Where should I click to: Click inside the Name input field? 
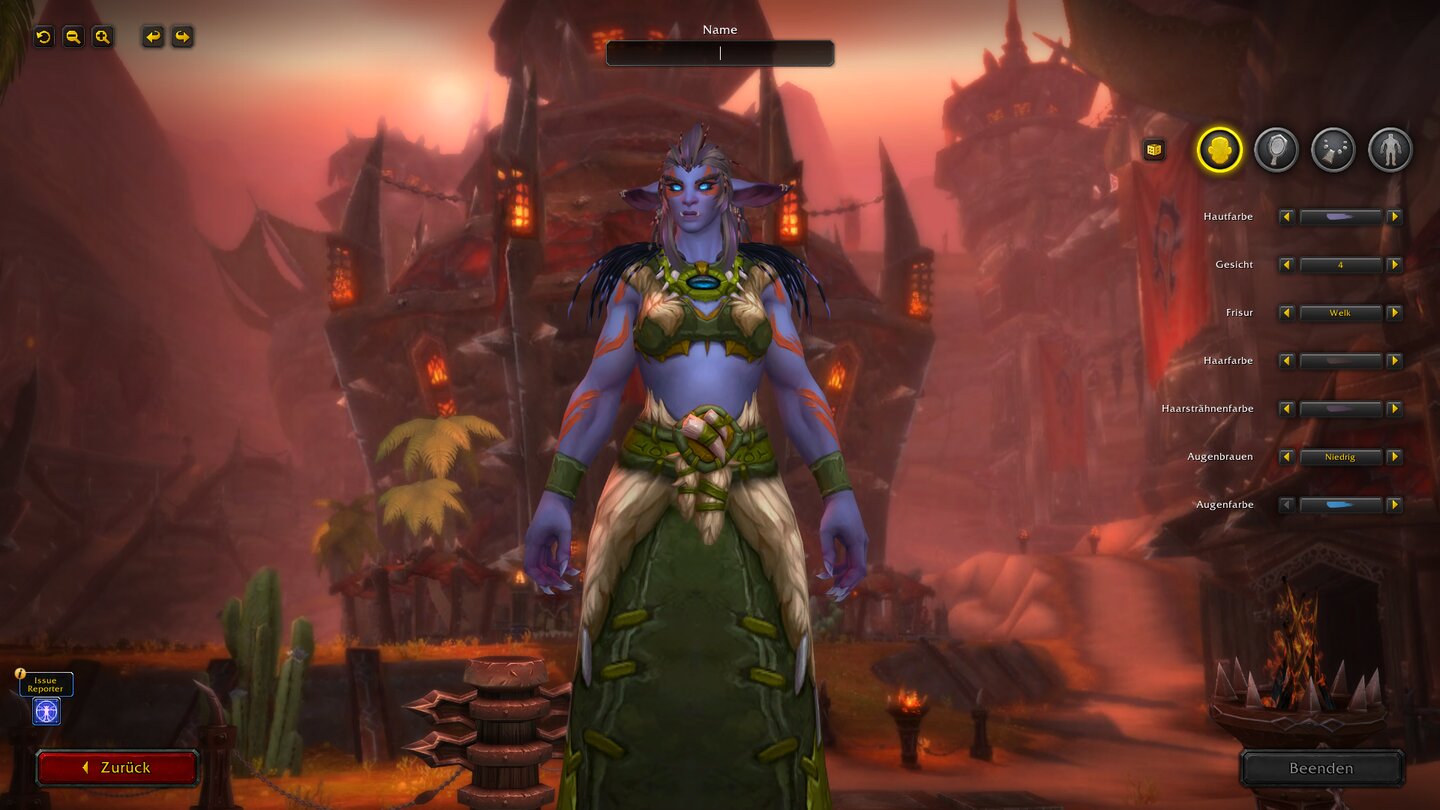719,52
